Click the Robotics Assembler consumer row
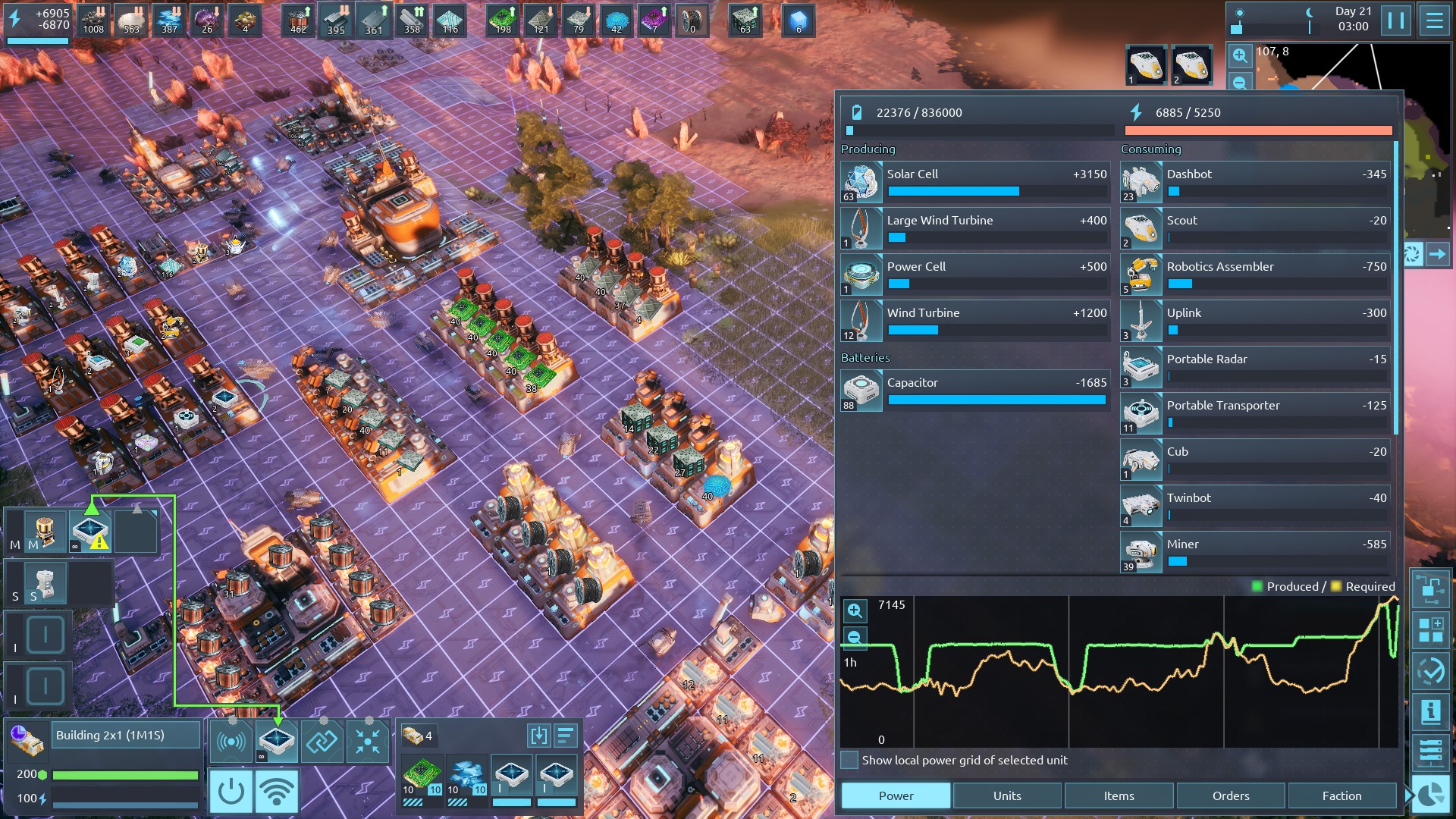 pyautogui.click(x=1255, y=275)
